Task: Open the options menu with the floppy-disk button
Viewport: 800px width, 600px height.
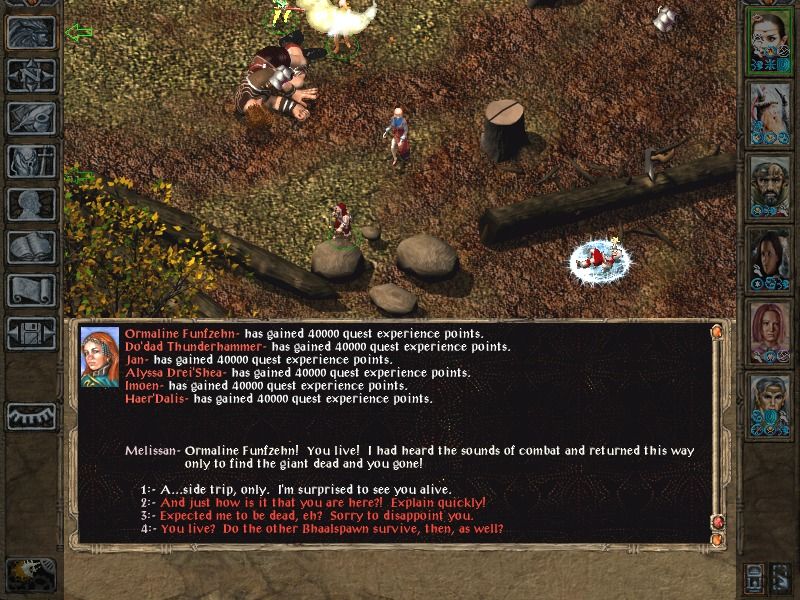Action: 31,333
